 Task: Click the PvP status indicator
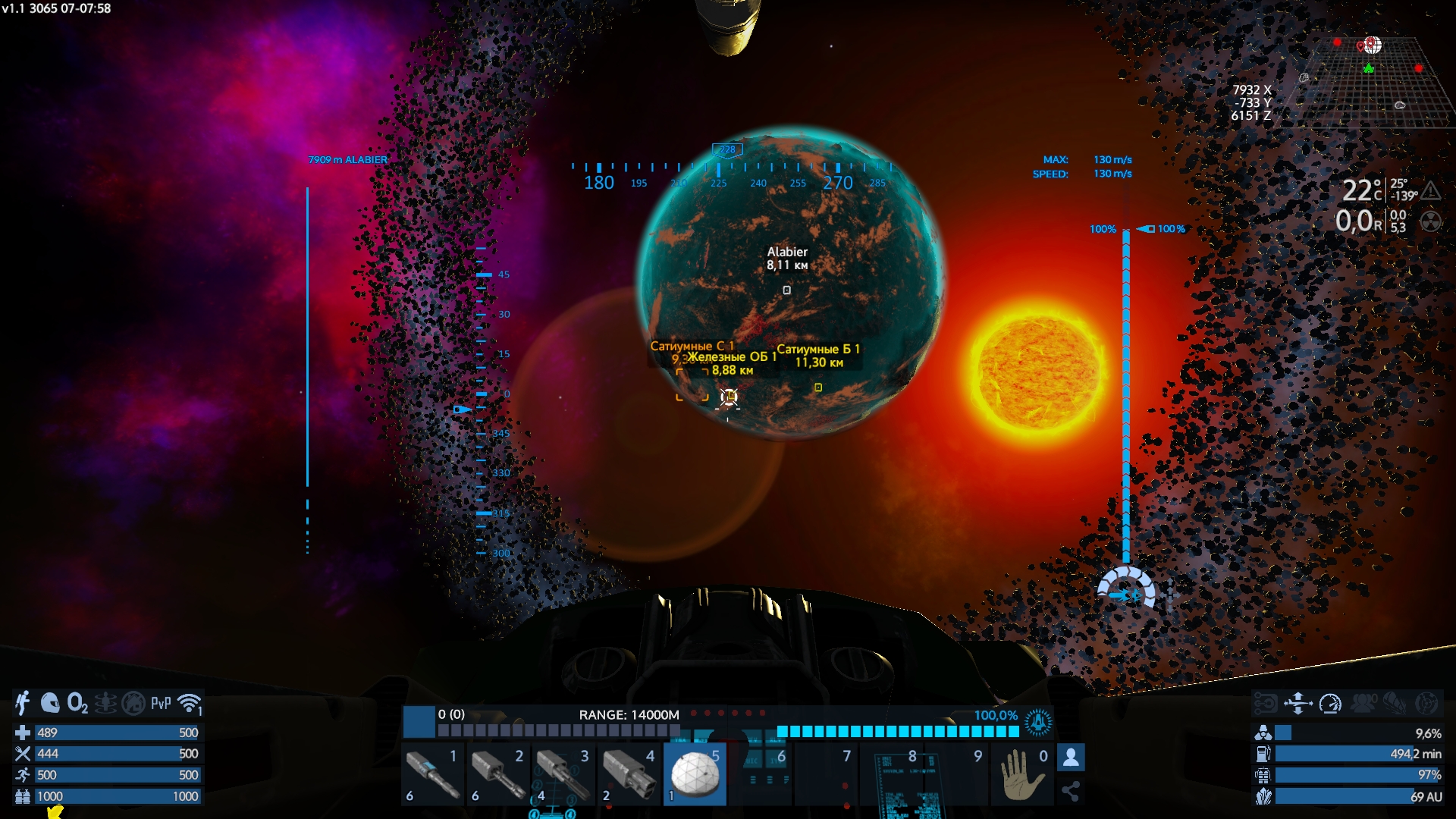(x=161, y=704)
